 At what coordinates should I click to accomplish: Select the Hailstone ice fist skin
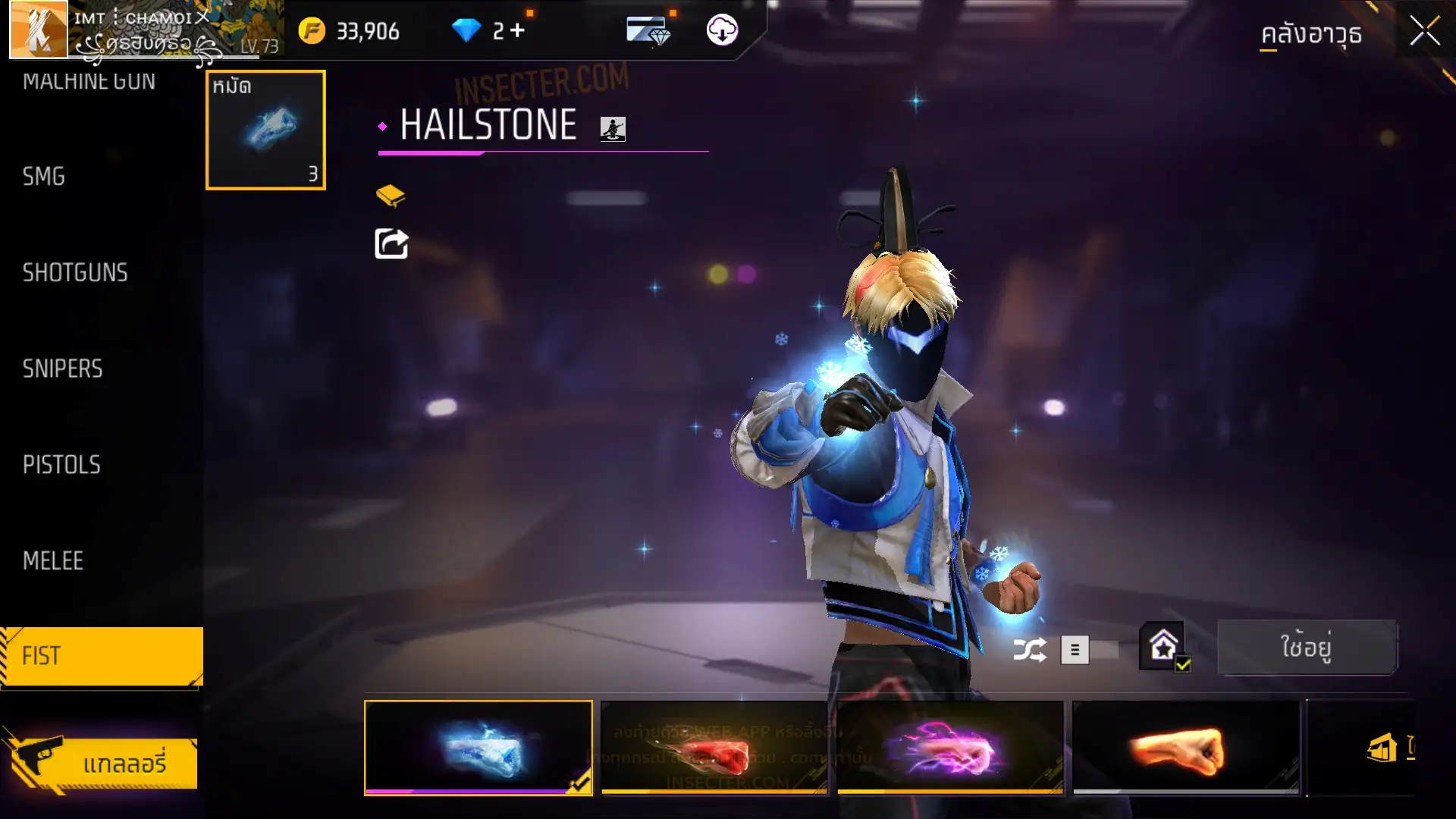479,748
